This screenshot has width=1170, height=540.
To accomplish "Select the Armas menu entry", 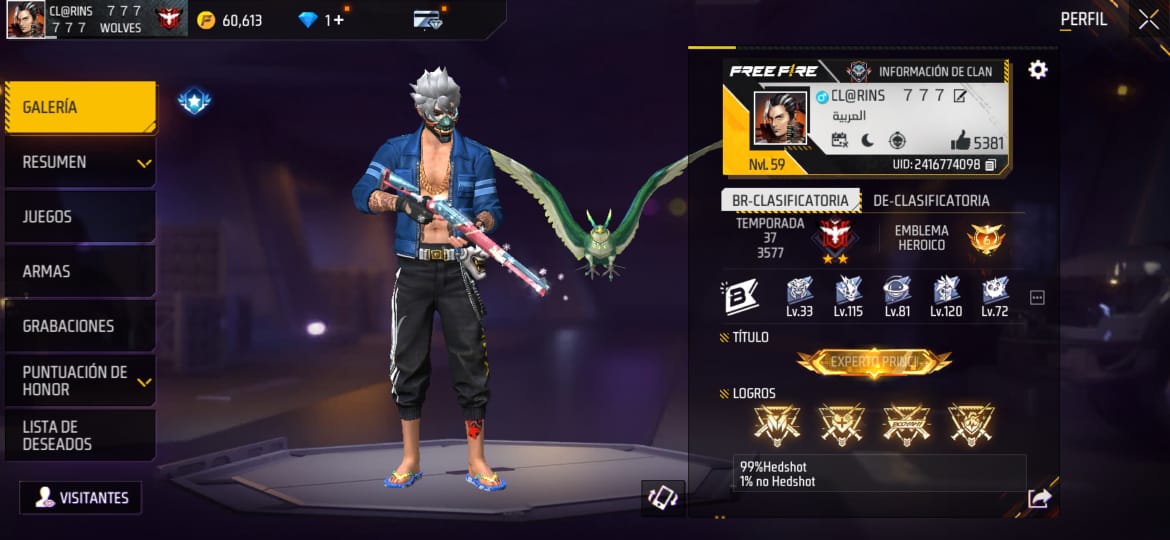I will [80, 271].
